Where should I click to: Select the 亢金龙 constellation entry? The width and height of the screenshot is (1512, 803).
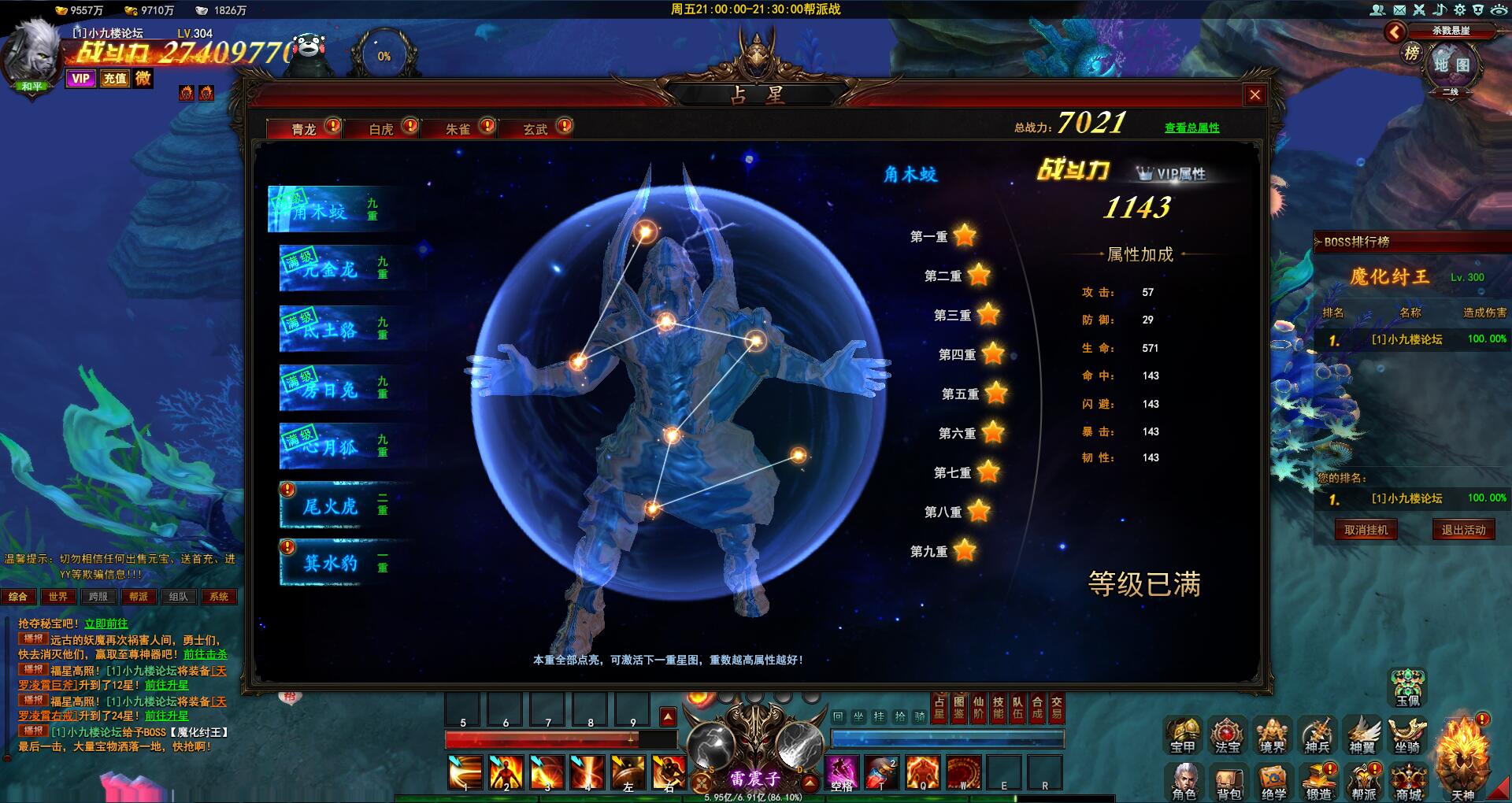[x=339, y=269]
